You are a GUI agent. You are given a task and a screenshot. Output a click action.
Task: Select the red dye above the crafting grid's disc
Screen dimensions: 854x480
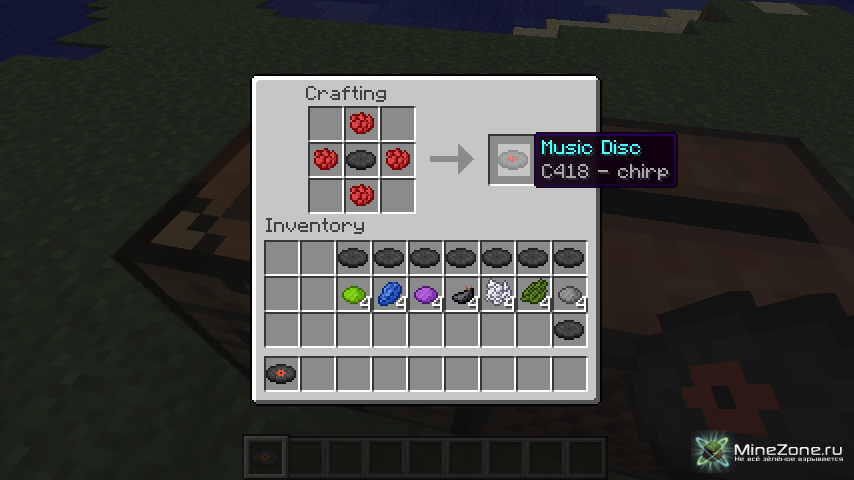coord(361,124)
